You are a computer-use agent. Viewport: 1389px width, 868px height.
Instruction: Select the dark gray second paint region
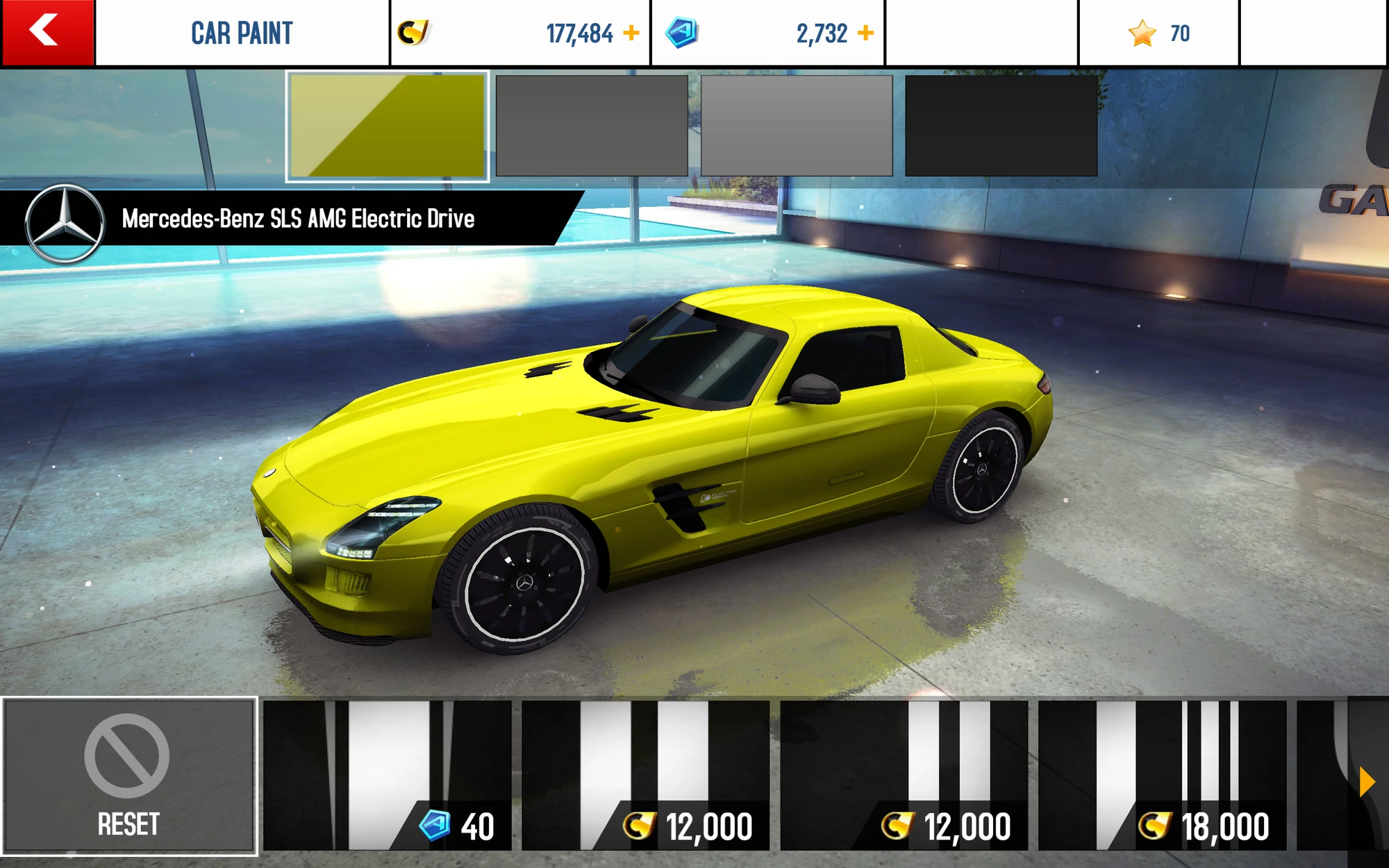coord(591,125)
